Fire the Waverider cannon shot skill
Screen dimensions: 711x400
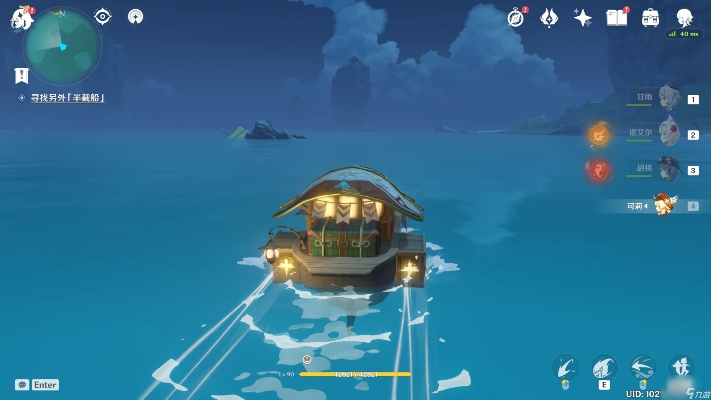pos(566,368)
